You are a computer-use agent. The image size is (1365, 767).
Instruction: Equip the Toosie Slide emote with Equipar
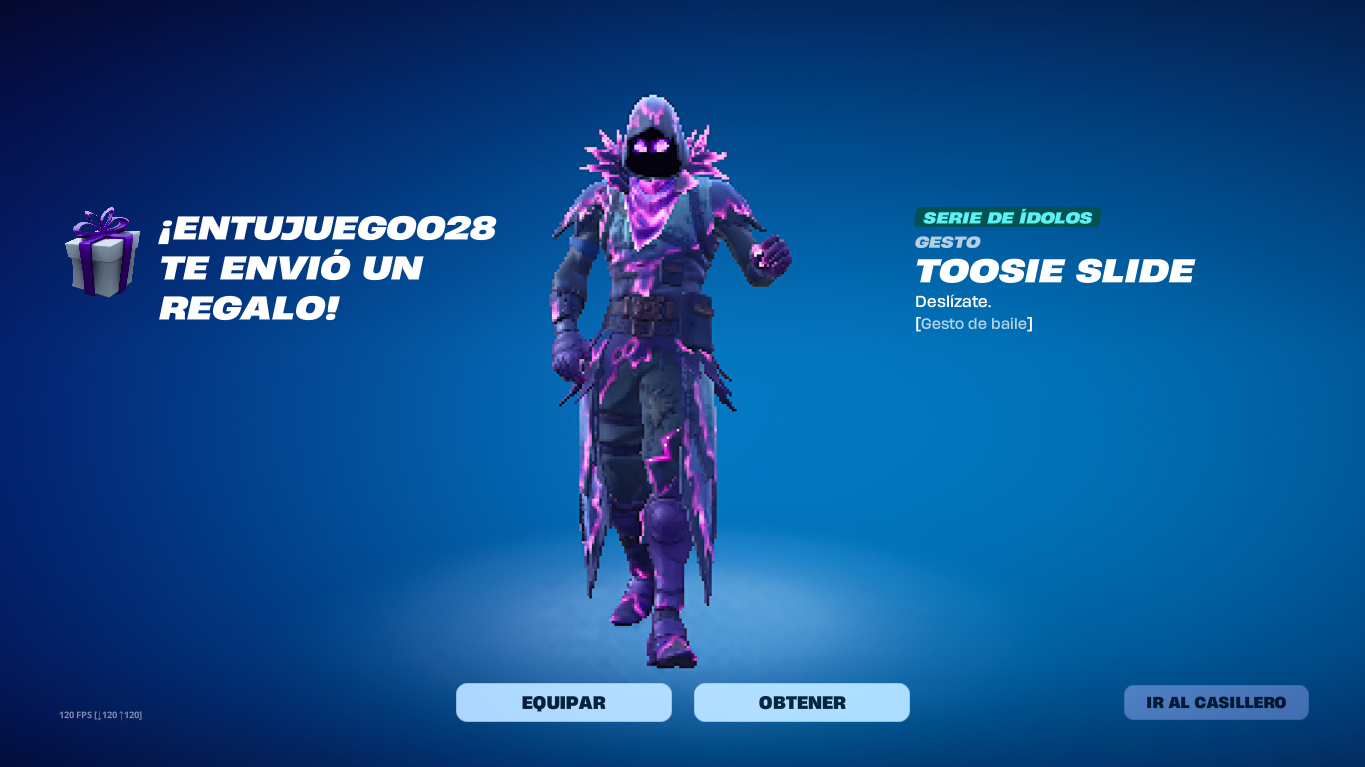[563, 702]
